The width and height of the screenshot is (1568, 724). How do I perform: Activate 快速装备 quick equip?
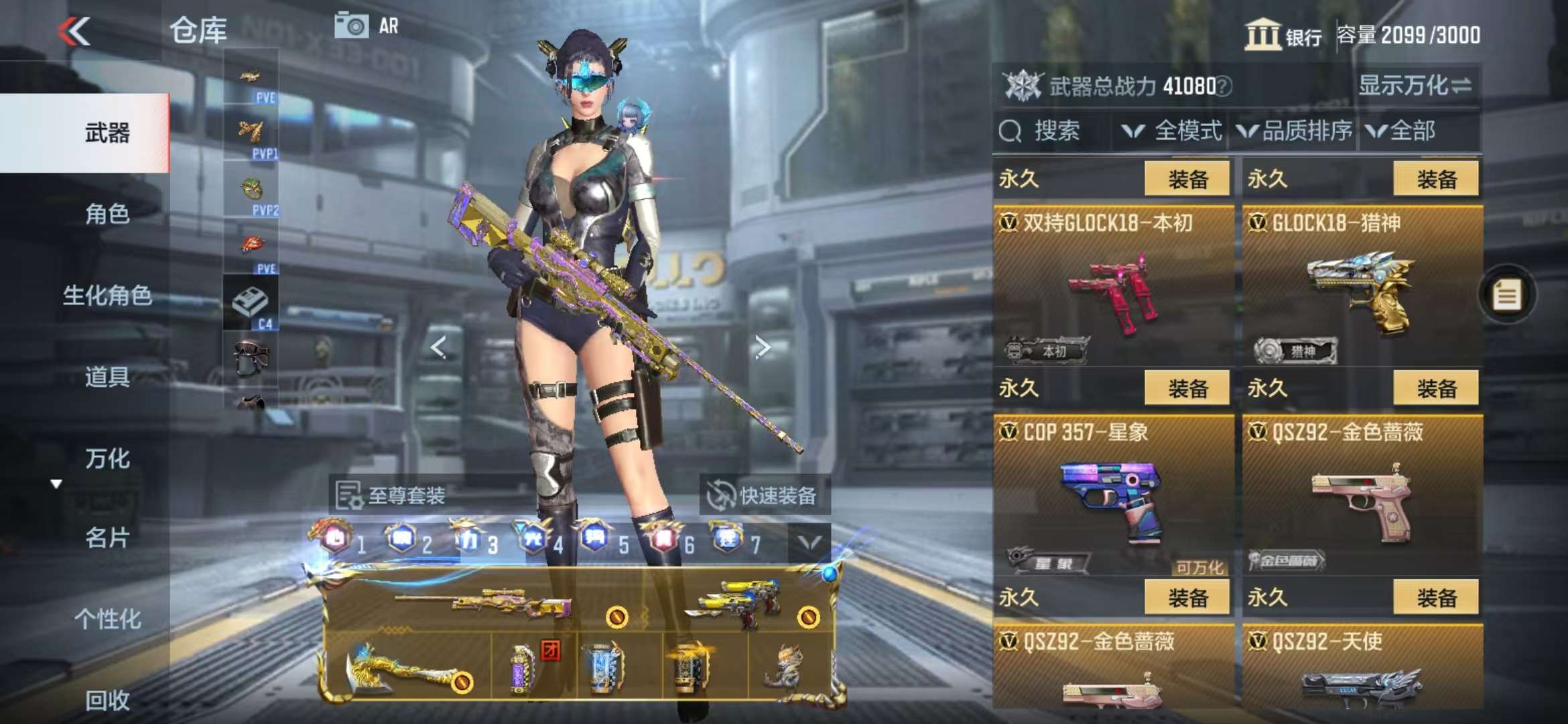[x=763, y=495]
